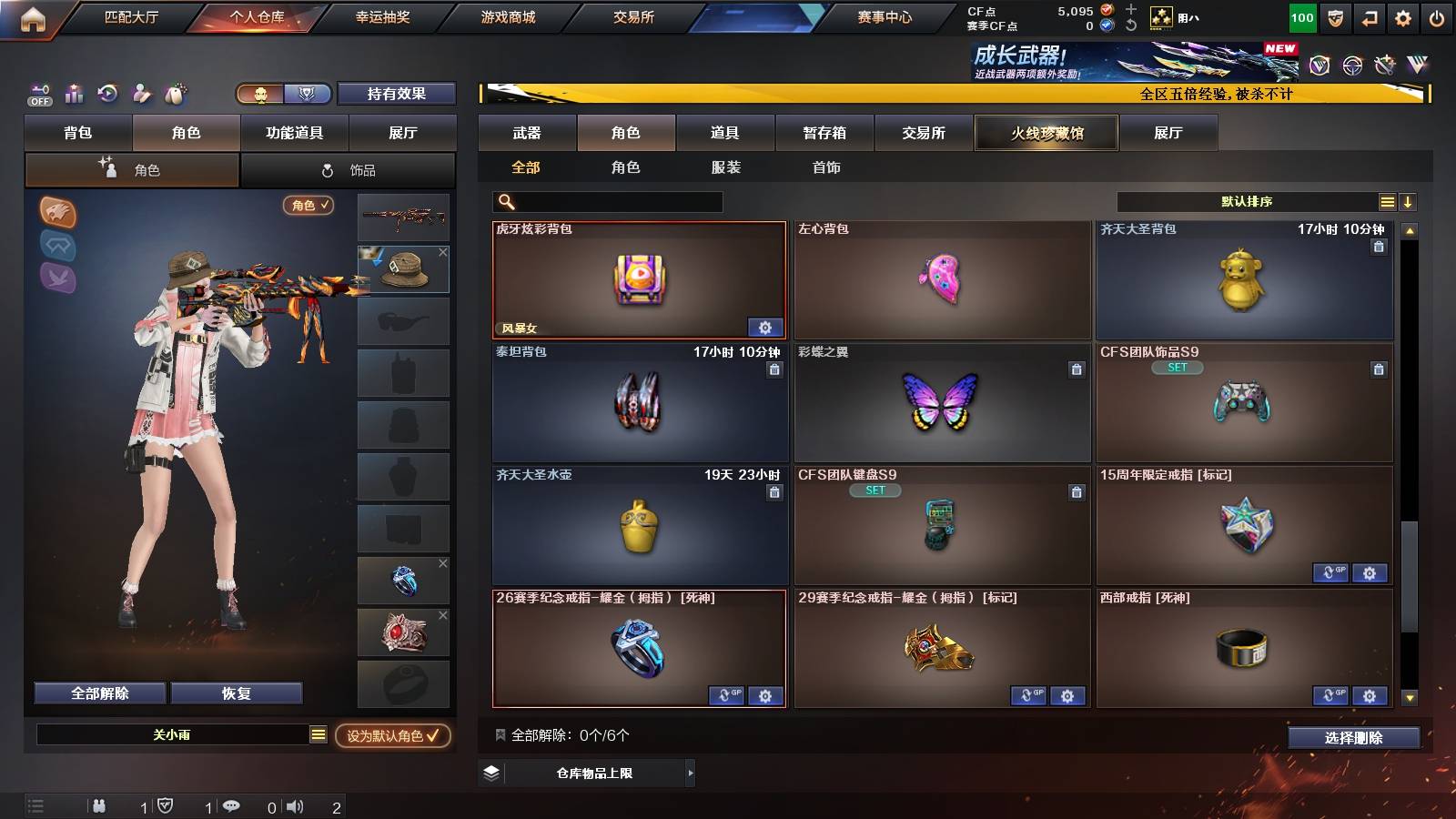Image resolution: width=1456 pixels, height=819 pixels.
Task: Open the settings gear icon at top right
Action: (1402, 16)
